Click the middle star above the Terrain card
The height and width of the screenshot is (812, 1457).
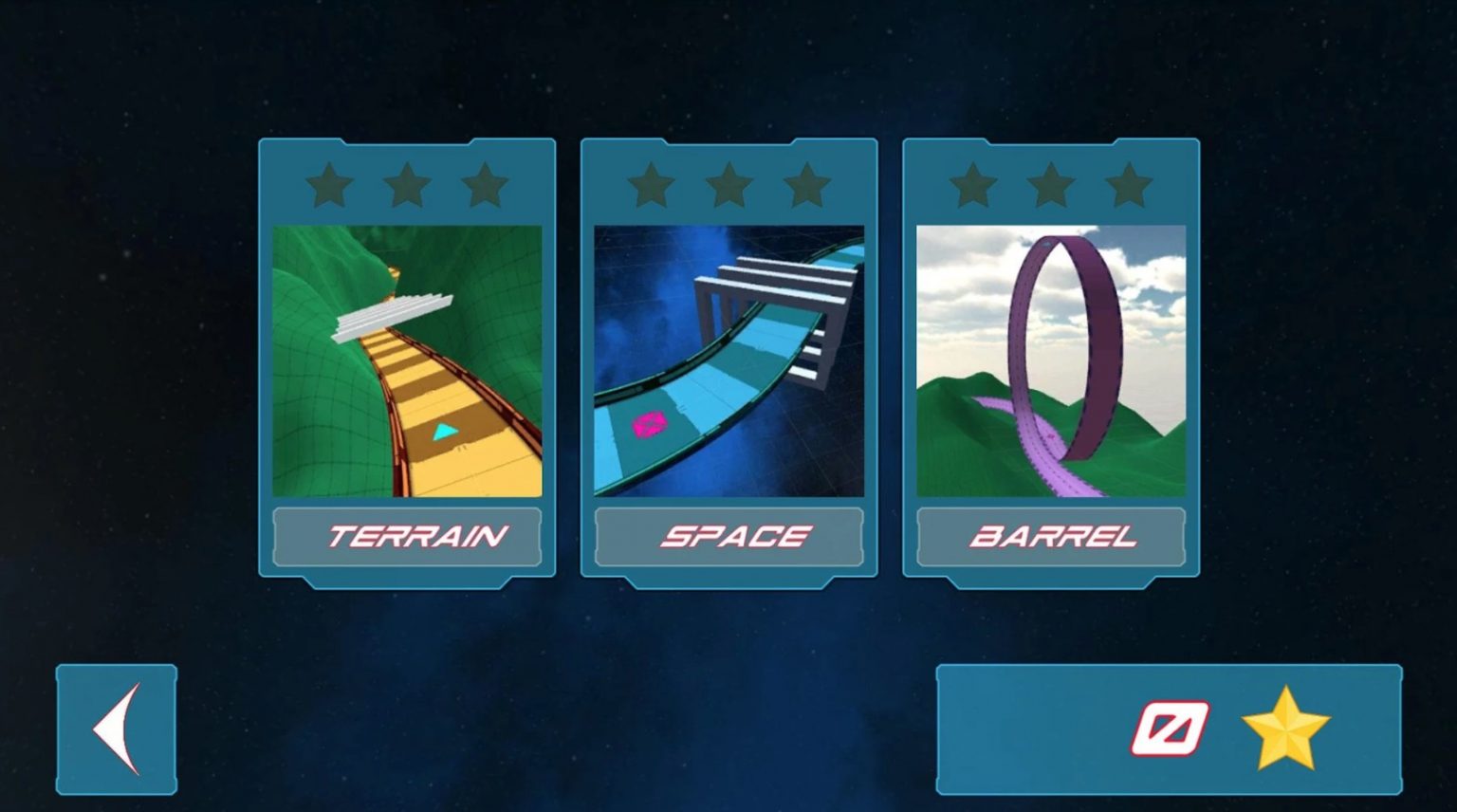(407, 186)
